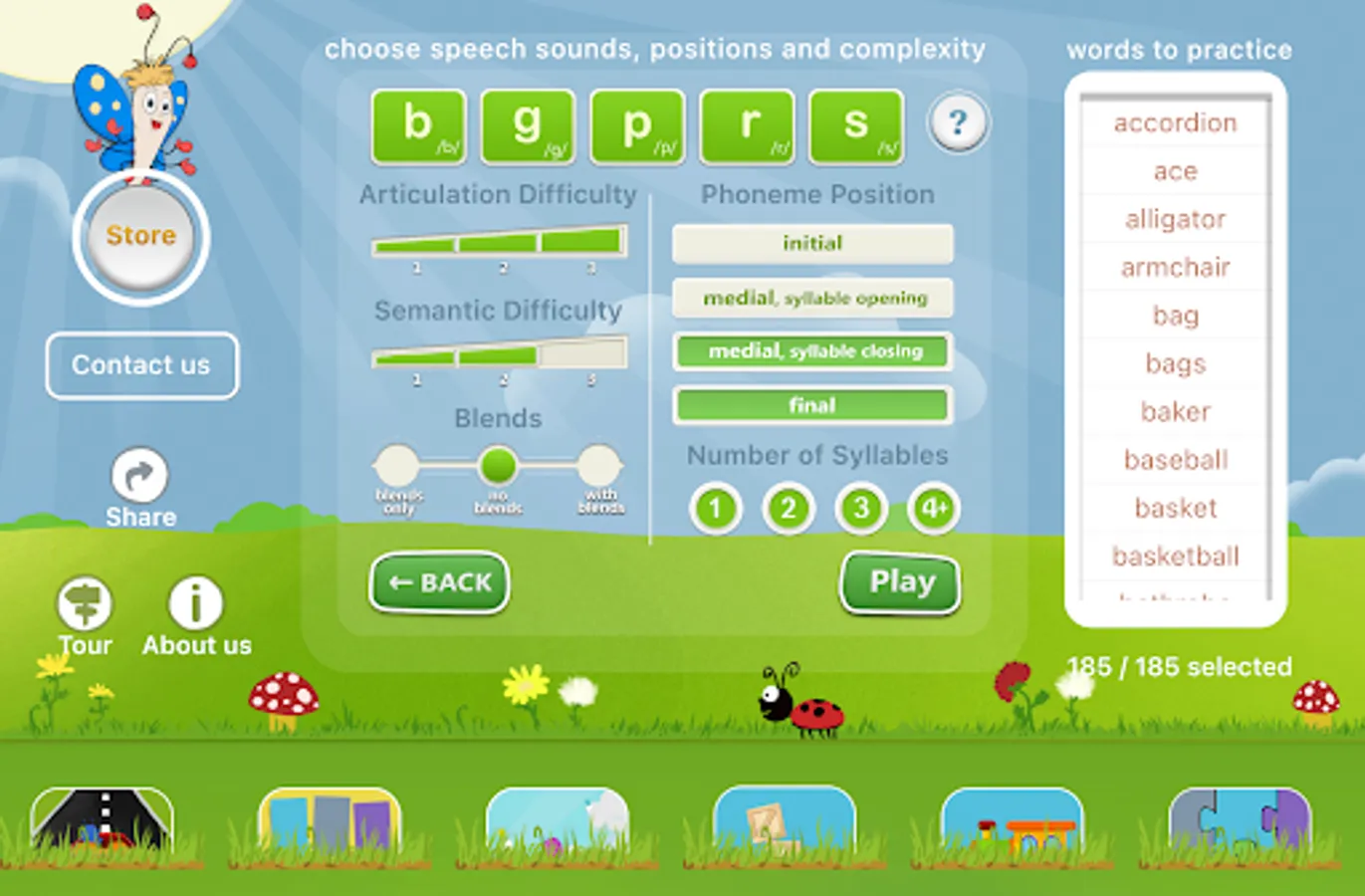
Task: Disable the 'medial, syllable closing' phoneme position
Action: pyautogui.click(x=812, y=351)
